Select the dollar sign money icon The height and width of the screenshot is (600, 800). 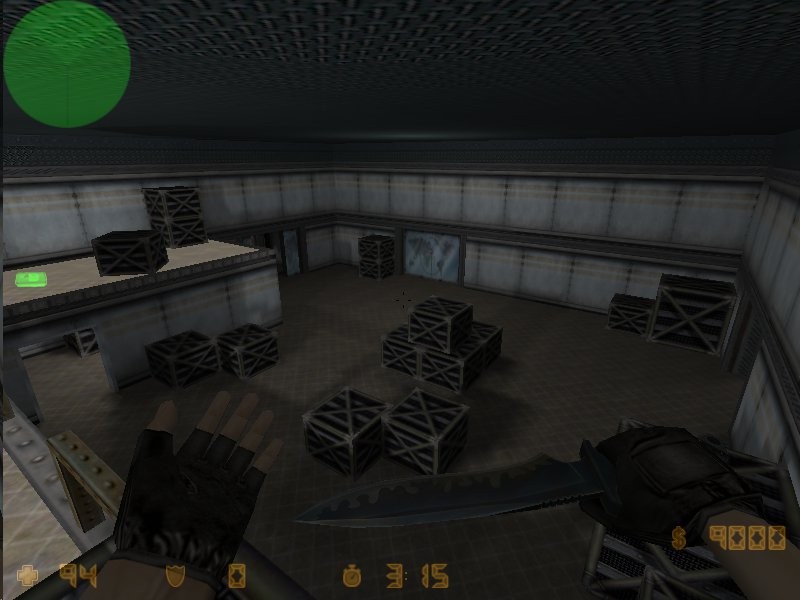click(680, 538)
